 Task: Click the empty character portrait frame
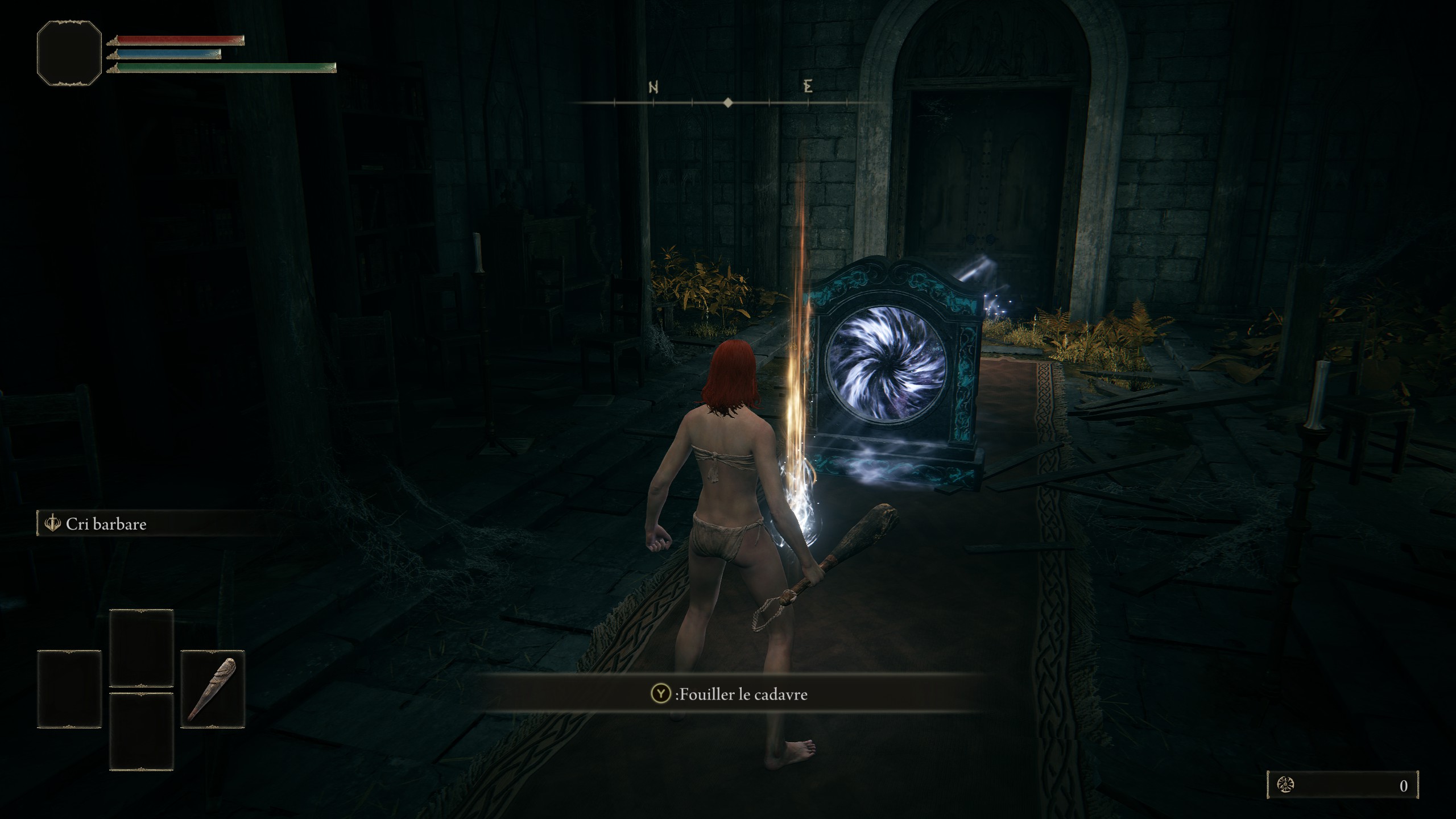coord(69,53)
